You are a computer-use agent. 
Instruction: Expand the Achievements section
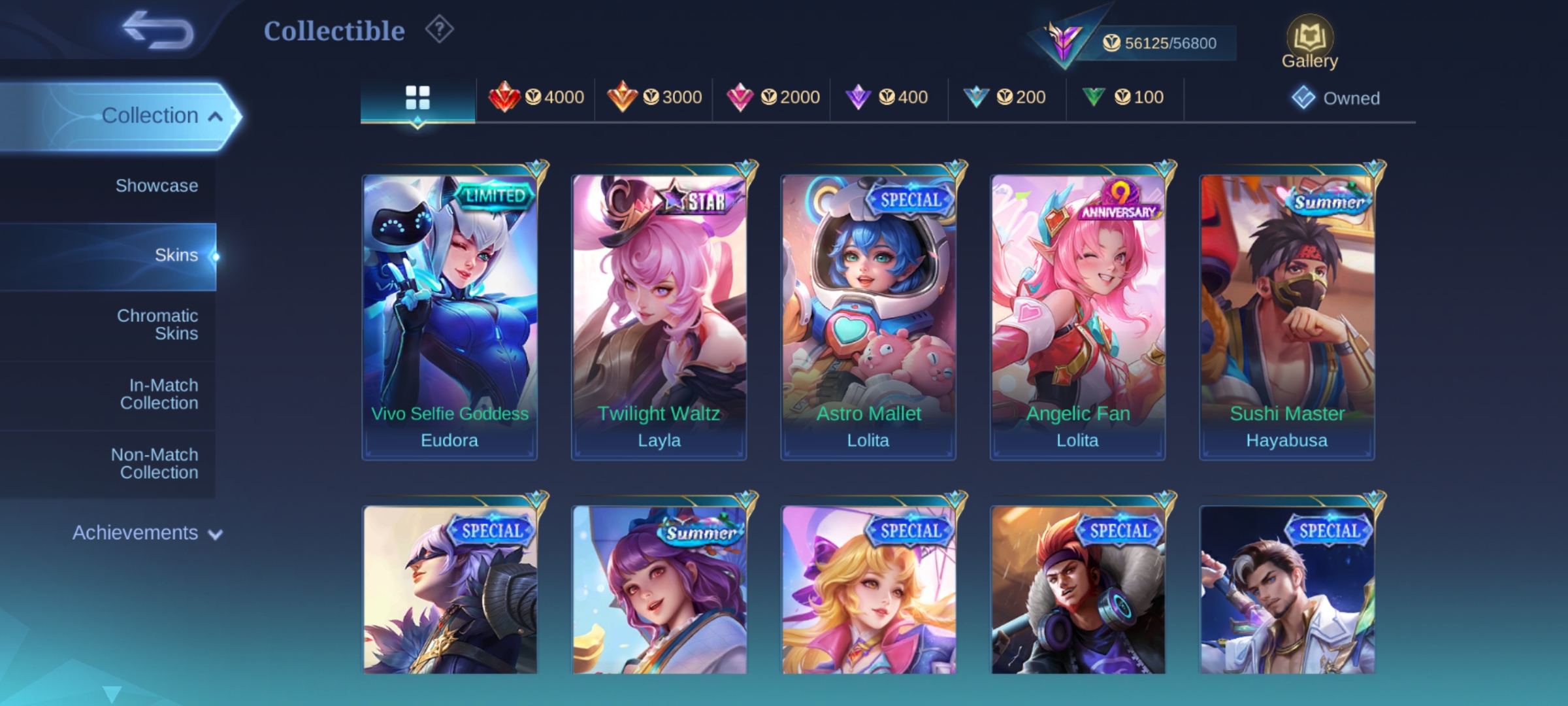pyautogui.click(x=147, y=533)
